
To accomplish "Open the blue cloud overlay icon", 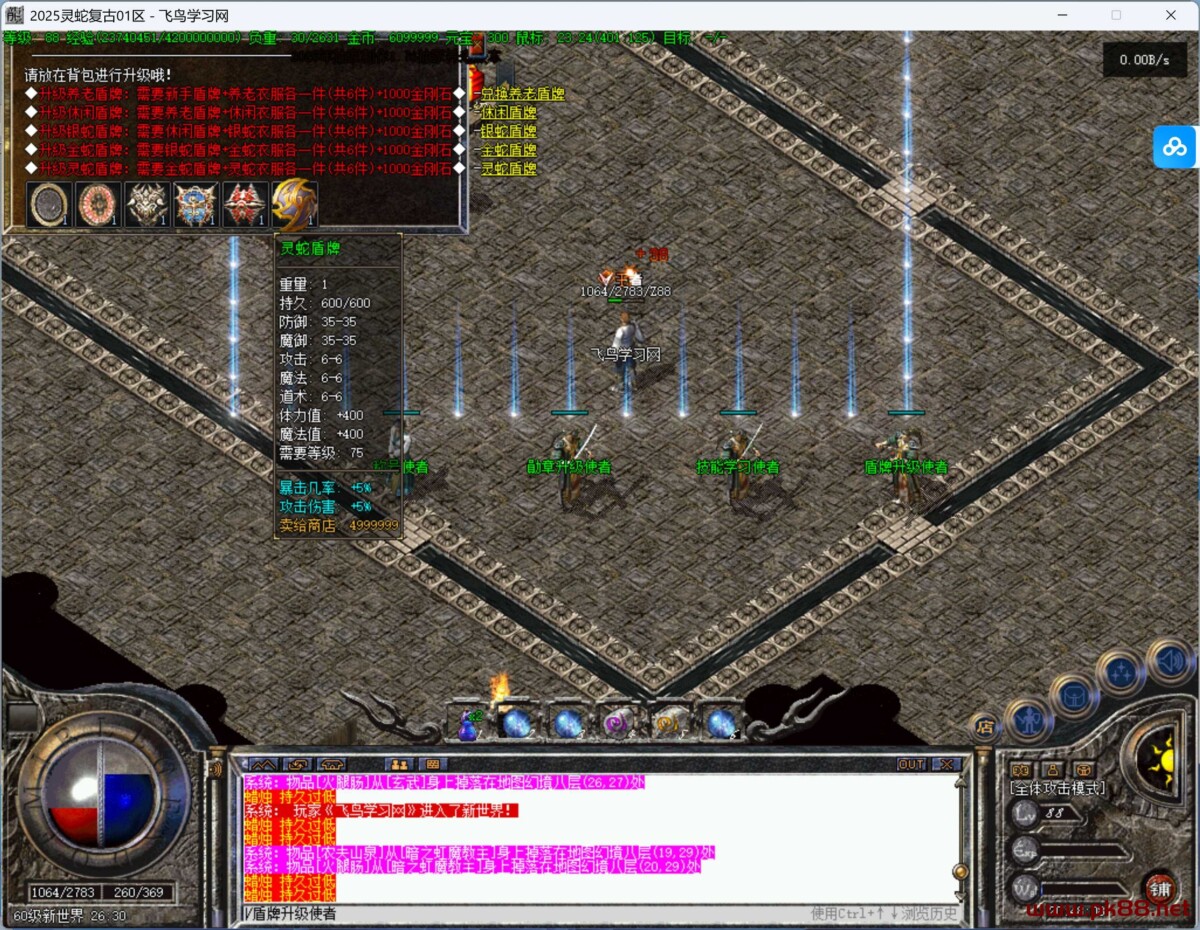I will [x=1175, y=147].
